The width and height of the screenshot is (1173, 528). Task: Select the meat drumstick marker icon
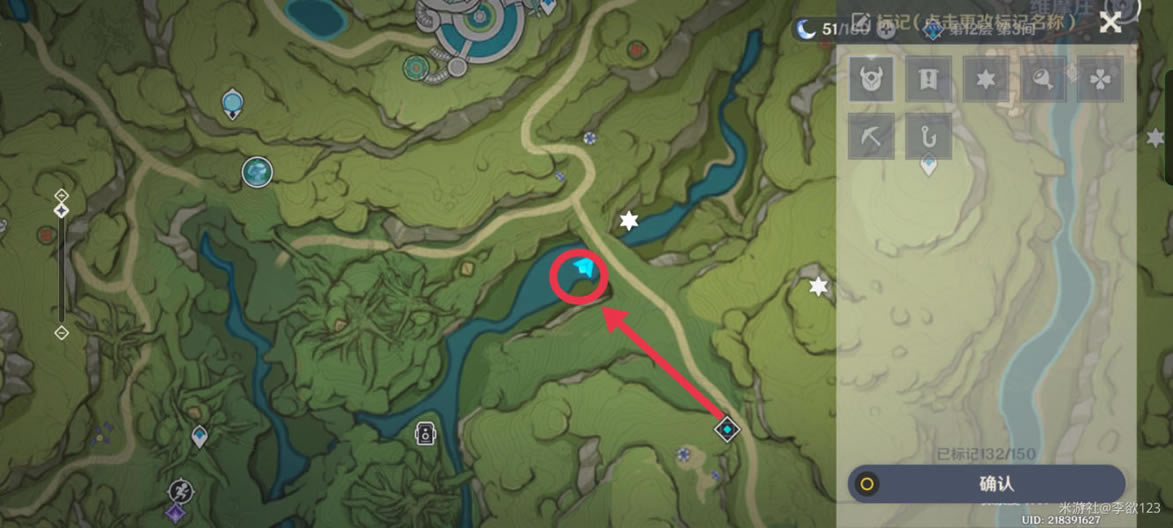tap(1043, 79)
